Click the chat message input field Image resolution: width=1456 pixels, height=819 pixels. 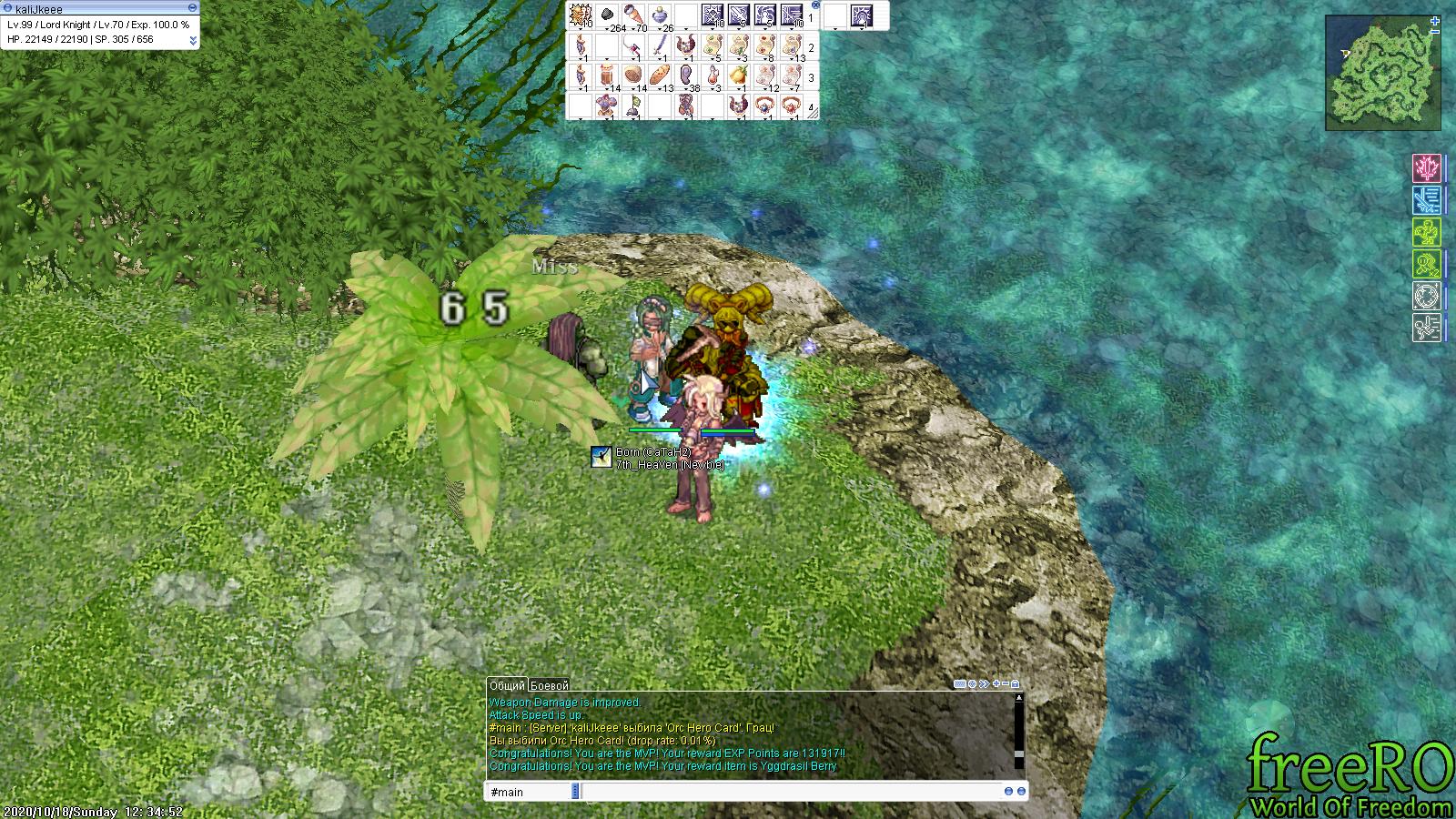tap(790, 792)
